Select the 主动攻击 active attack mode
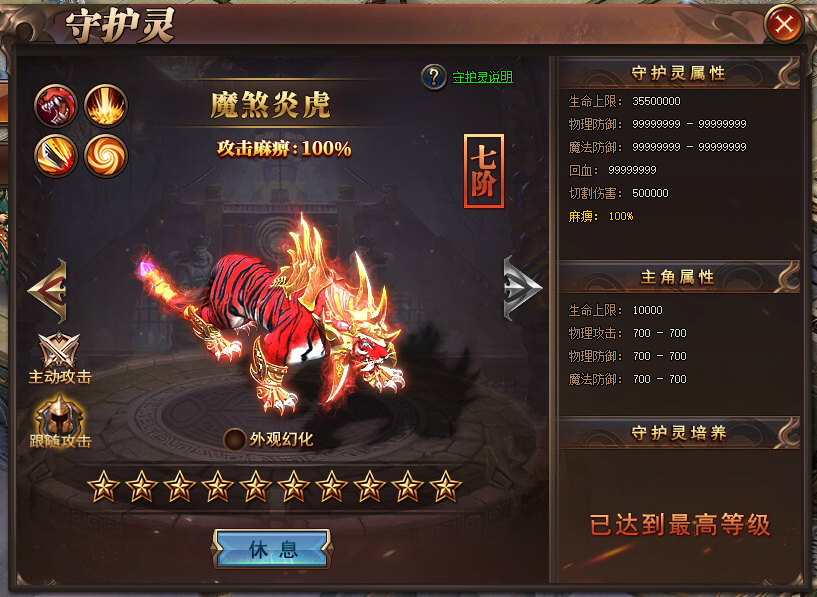Viewport: 817px width, 597px height. coord(59,353)
